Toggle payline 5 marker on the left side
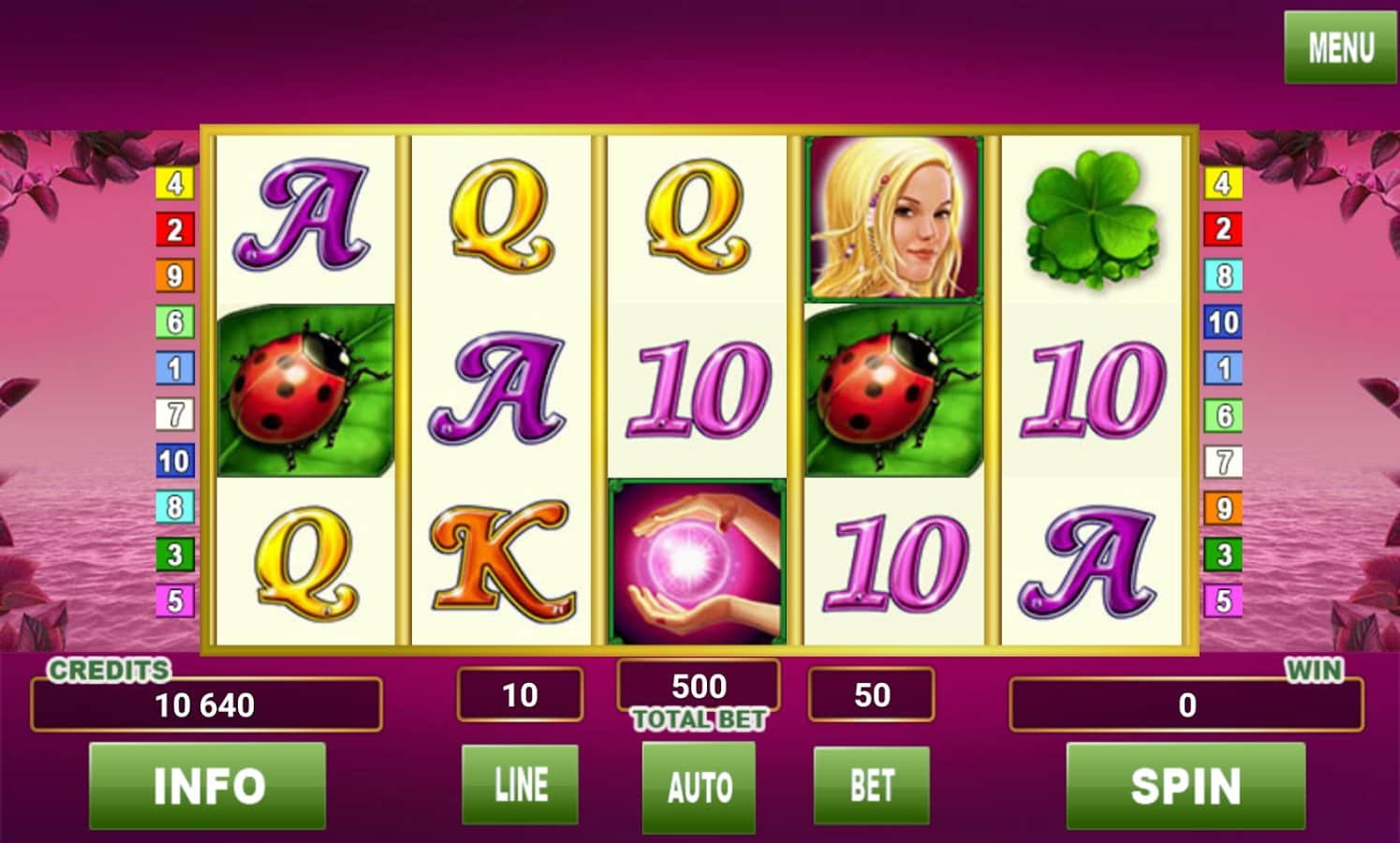The image size is (1400, 843). 173,599
